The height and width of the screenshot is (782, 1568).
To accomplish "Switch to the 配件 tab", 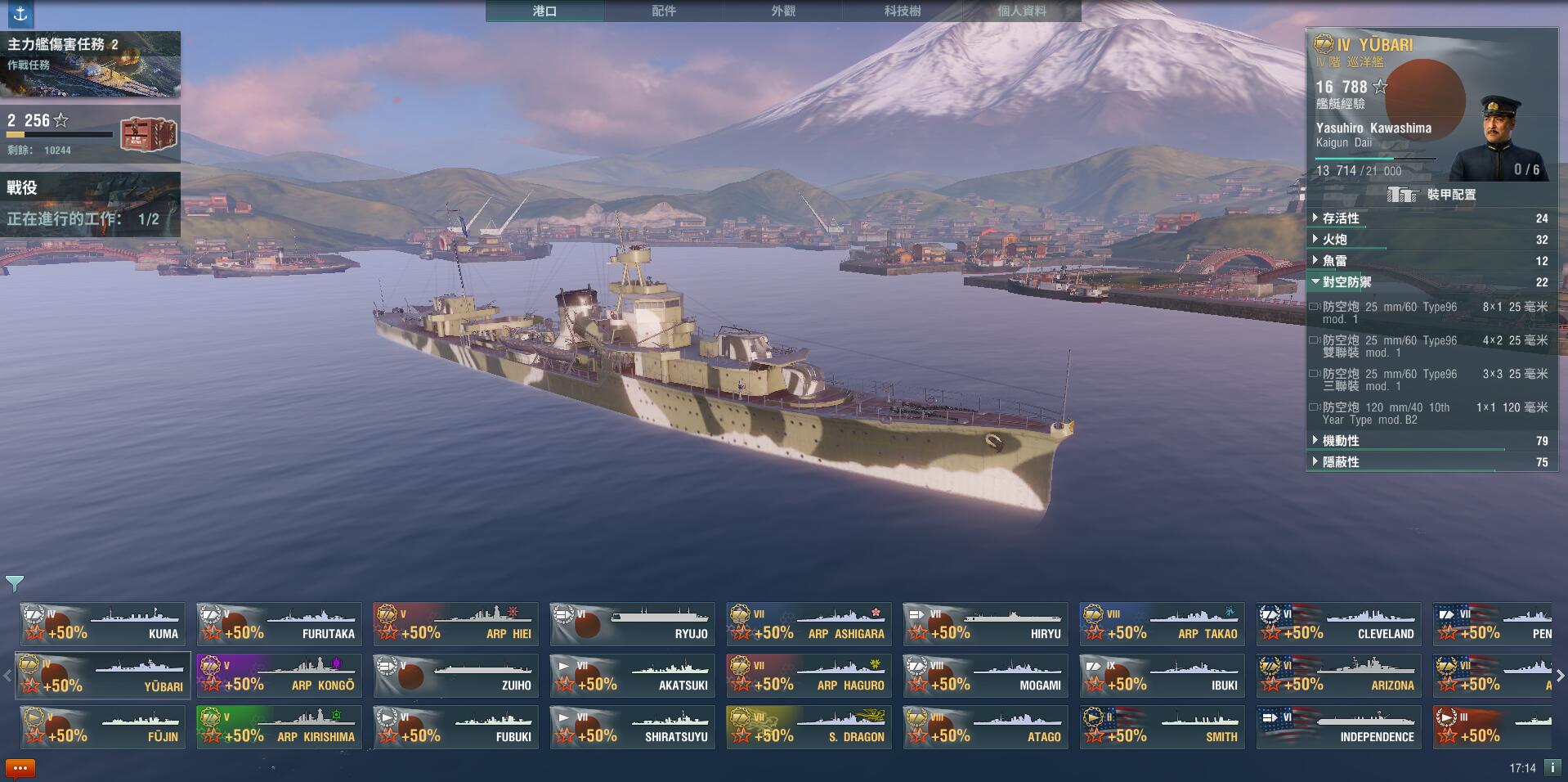I will click(x=664, y=11).
